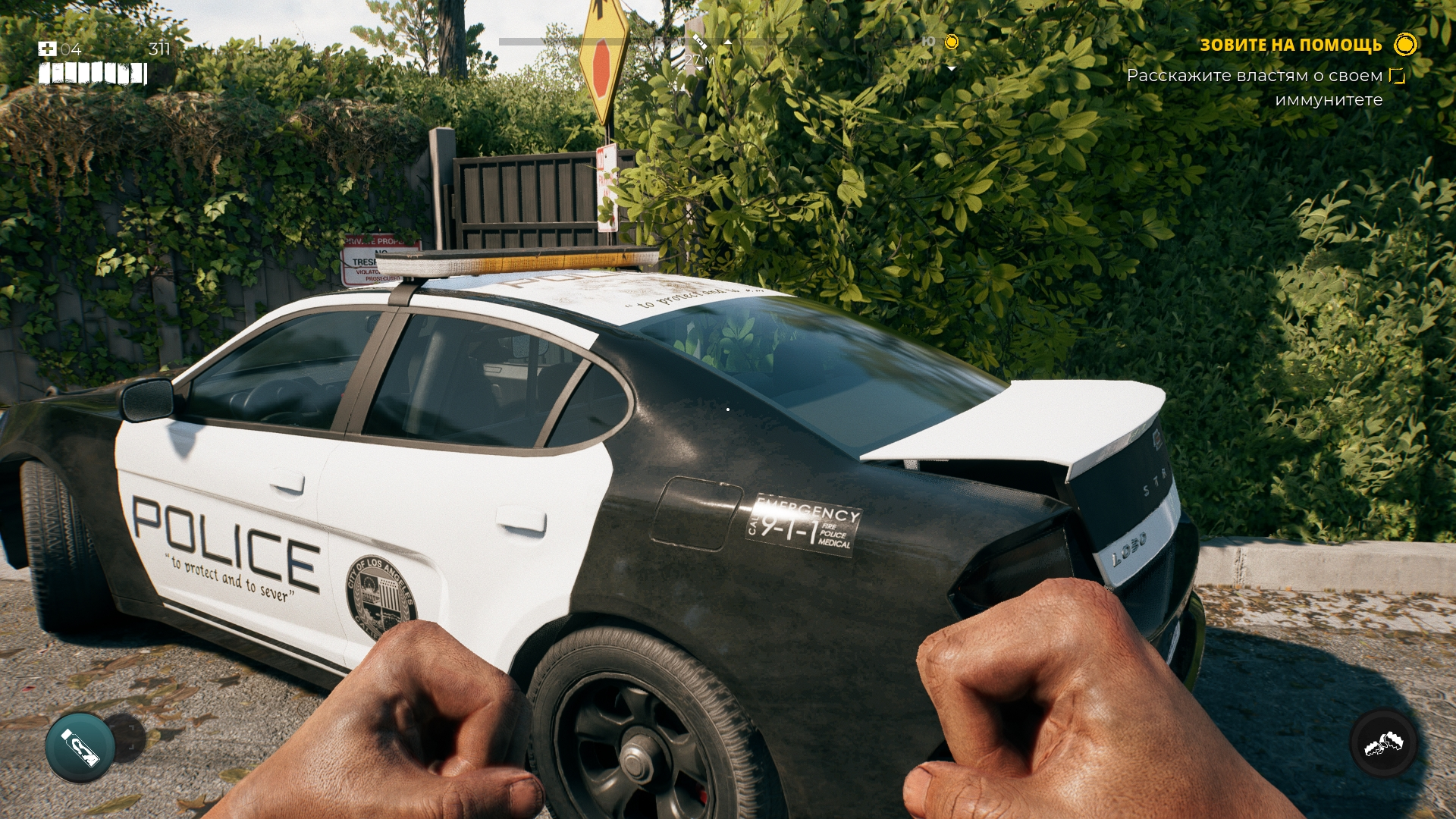Image resolution: width=1456 pixels, height=819 pixels.
Task: Select the quest title "ЗОВИТЕ НА ПОМОЩЬ"
Action: point(1290,45)
